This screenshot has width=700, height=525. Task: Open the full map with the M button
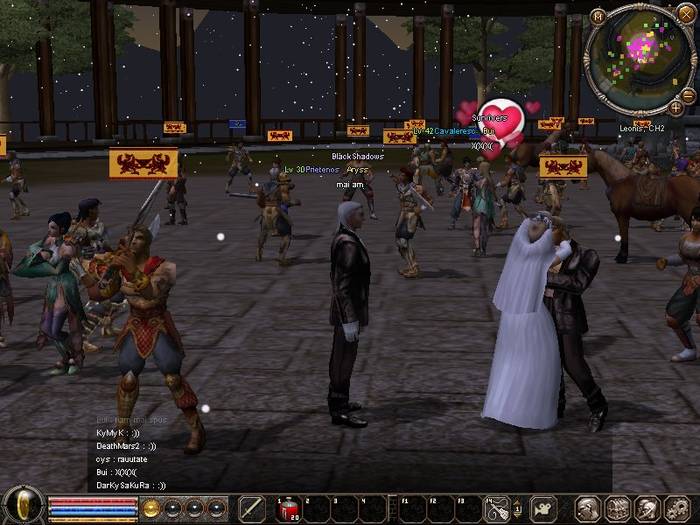tap(598, 16)
